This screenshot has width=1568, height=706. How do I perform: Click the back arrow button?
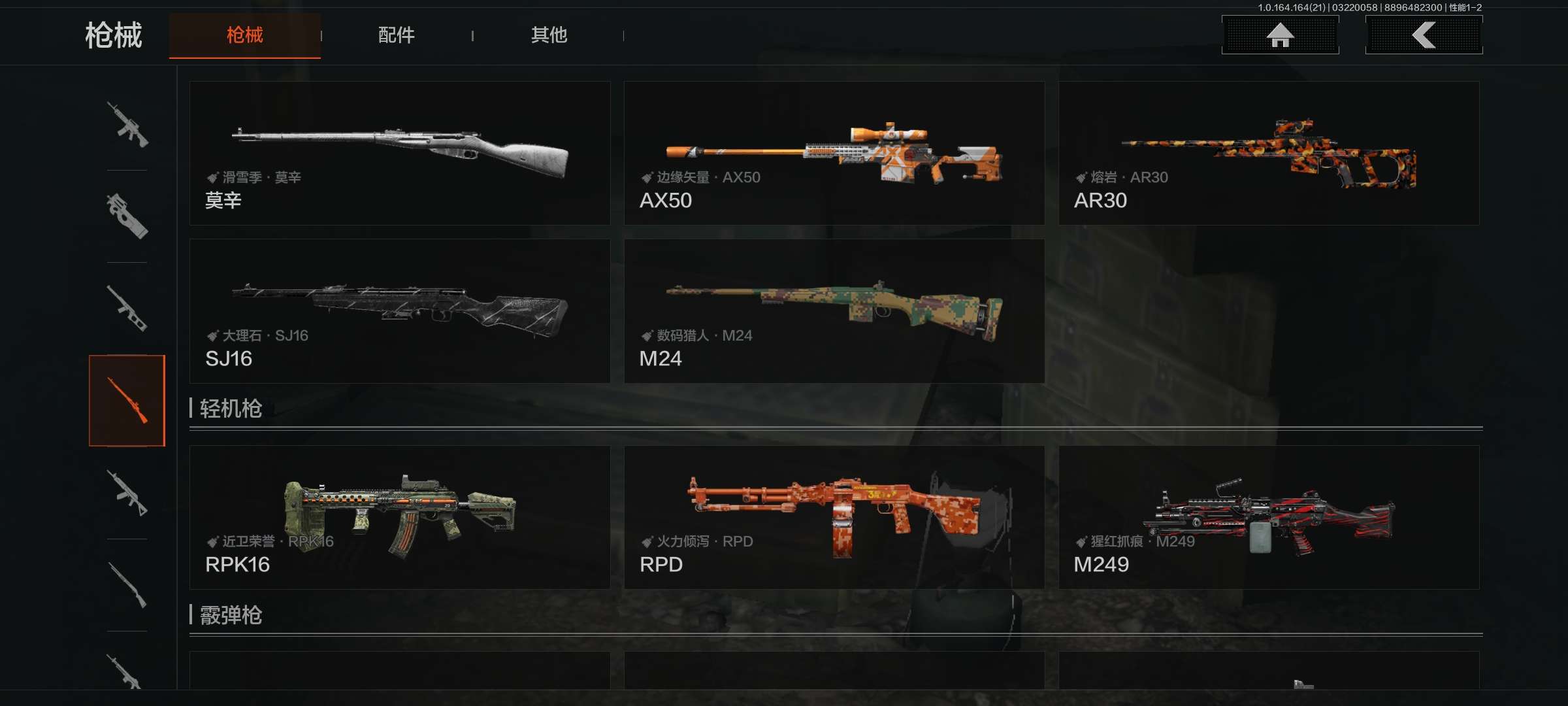pyautogui.click(x=1424, y=35)
